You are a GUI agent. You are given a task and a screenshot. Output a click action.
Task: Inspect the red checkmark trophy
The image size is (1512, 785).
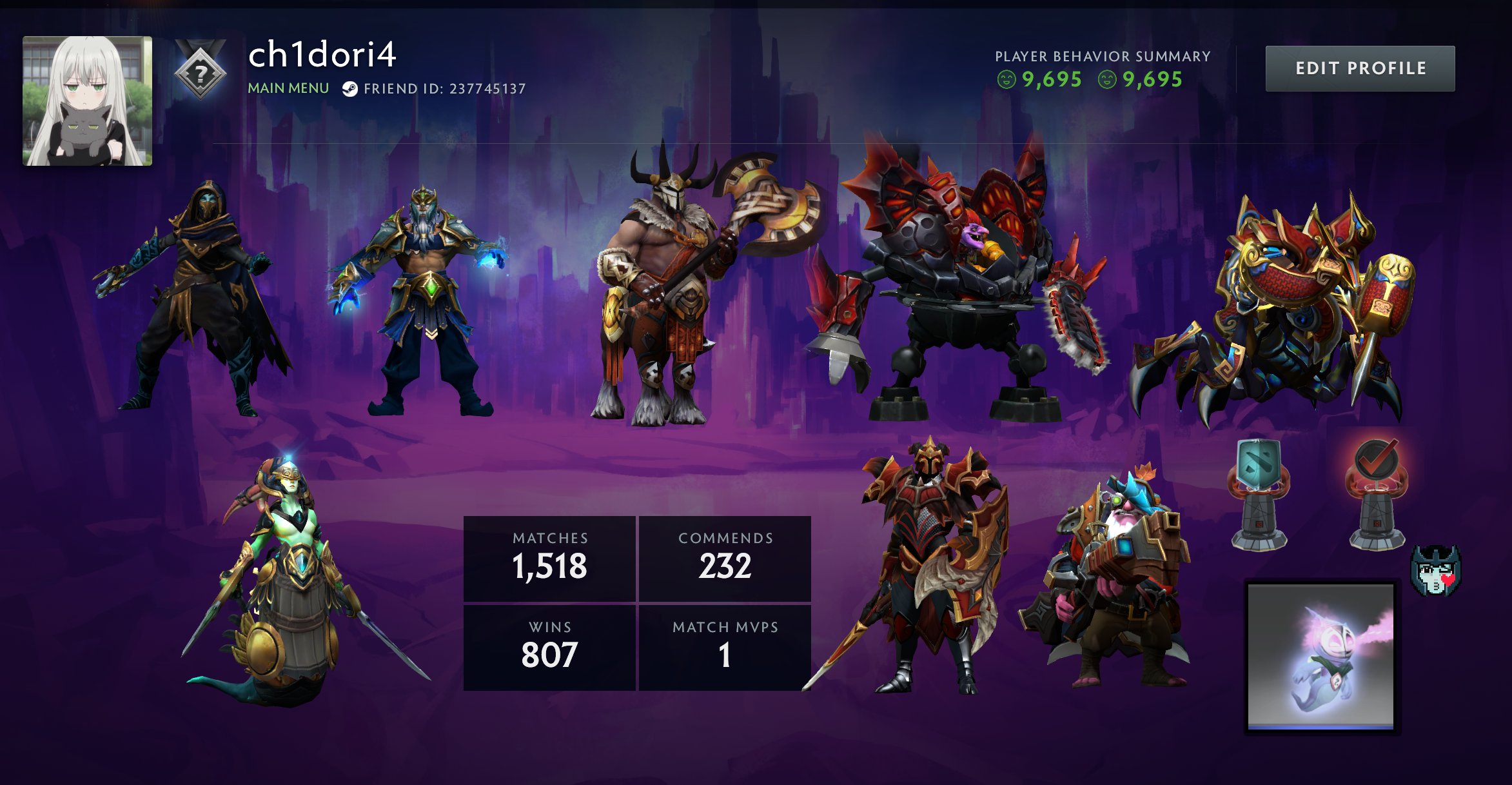tap(1377, 493)
